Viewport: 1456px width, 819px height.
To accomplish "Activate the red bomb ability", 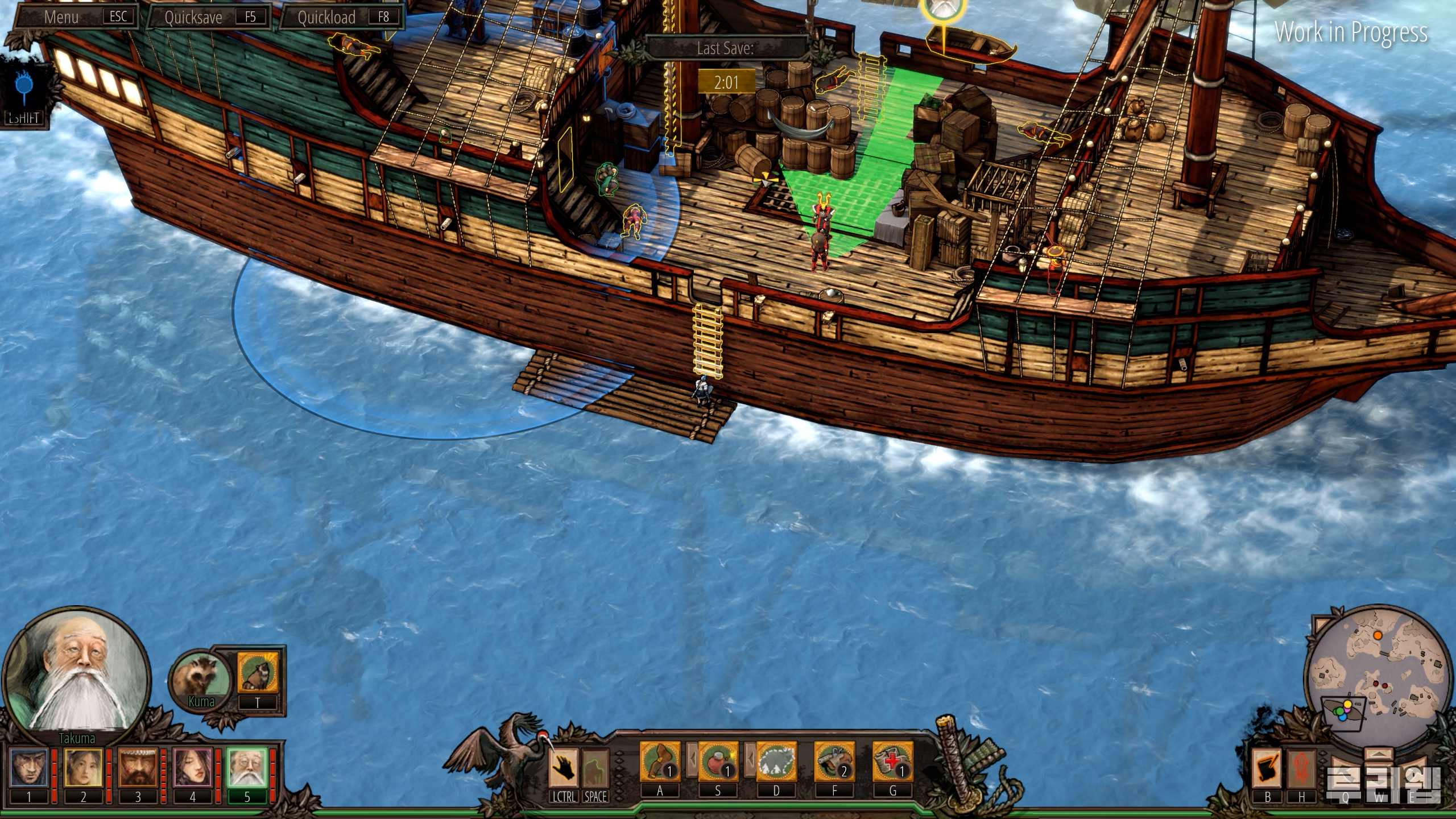I will coord(718,762).
